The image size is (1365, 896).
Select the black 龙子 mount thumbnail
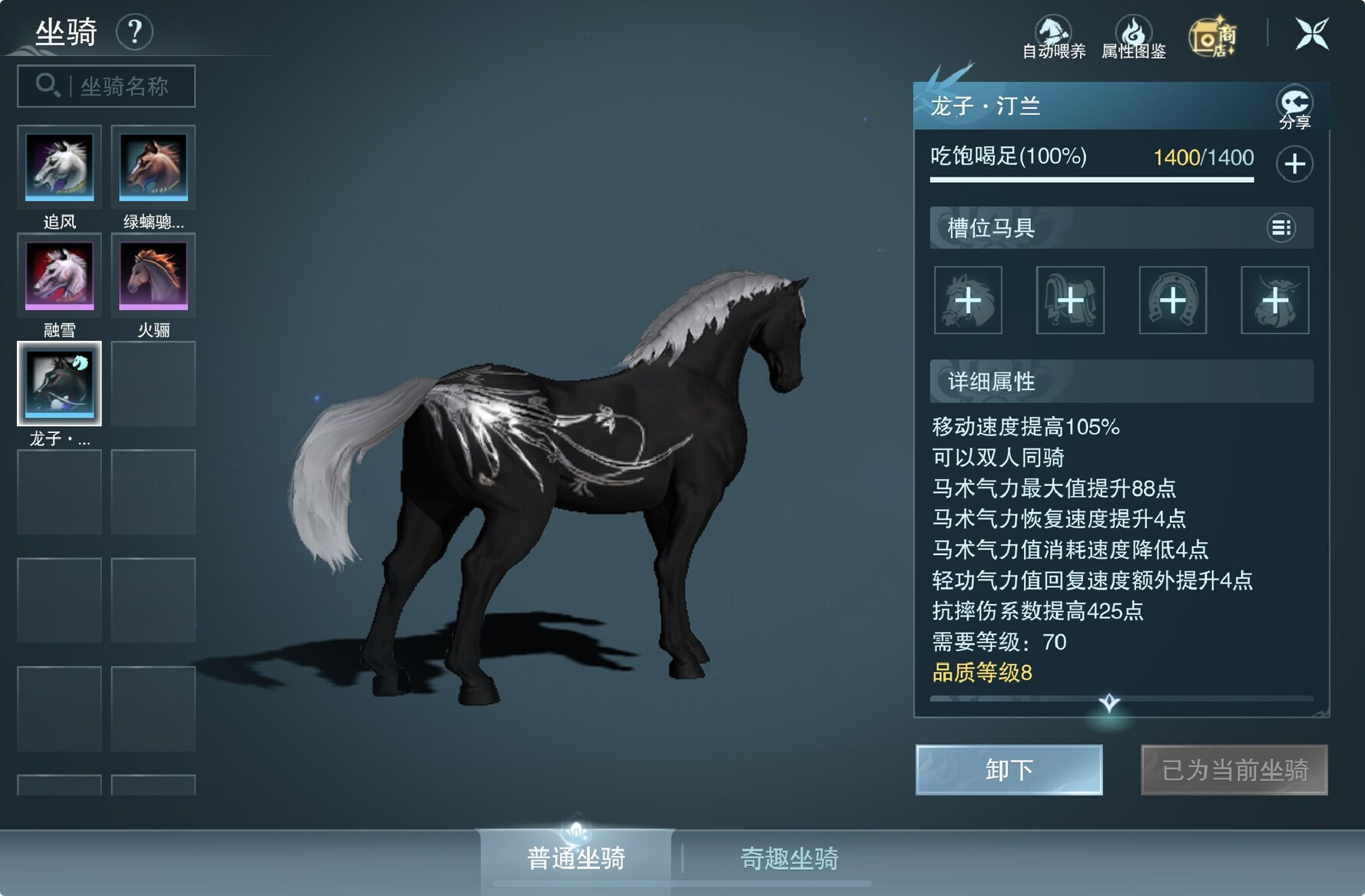coord(59,384)
